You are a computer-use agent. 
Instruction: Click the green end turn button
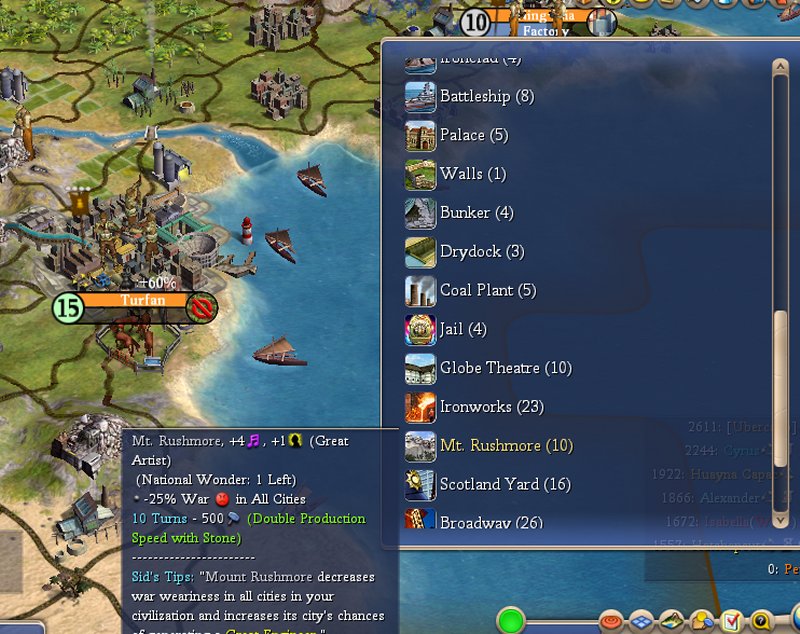pyautogui.click(x=512, y=620)
